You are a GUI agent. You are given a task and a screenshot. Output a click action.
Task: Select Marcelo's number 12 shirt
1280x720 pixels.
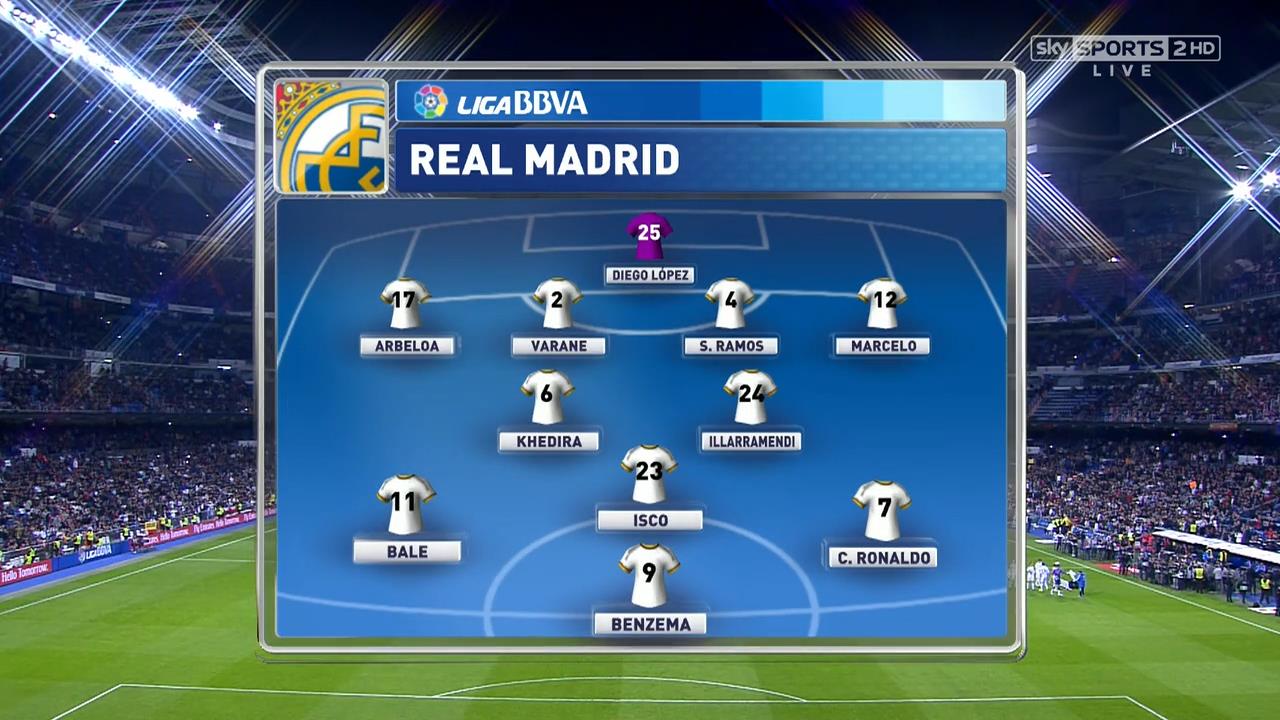tap(882, 304)
